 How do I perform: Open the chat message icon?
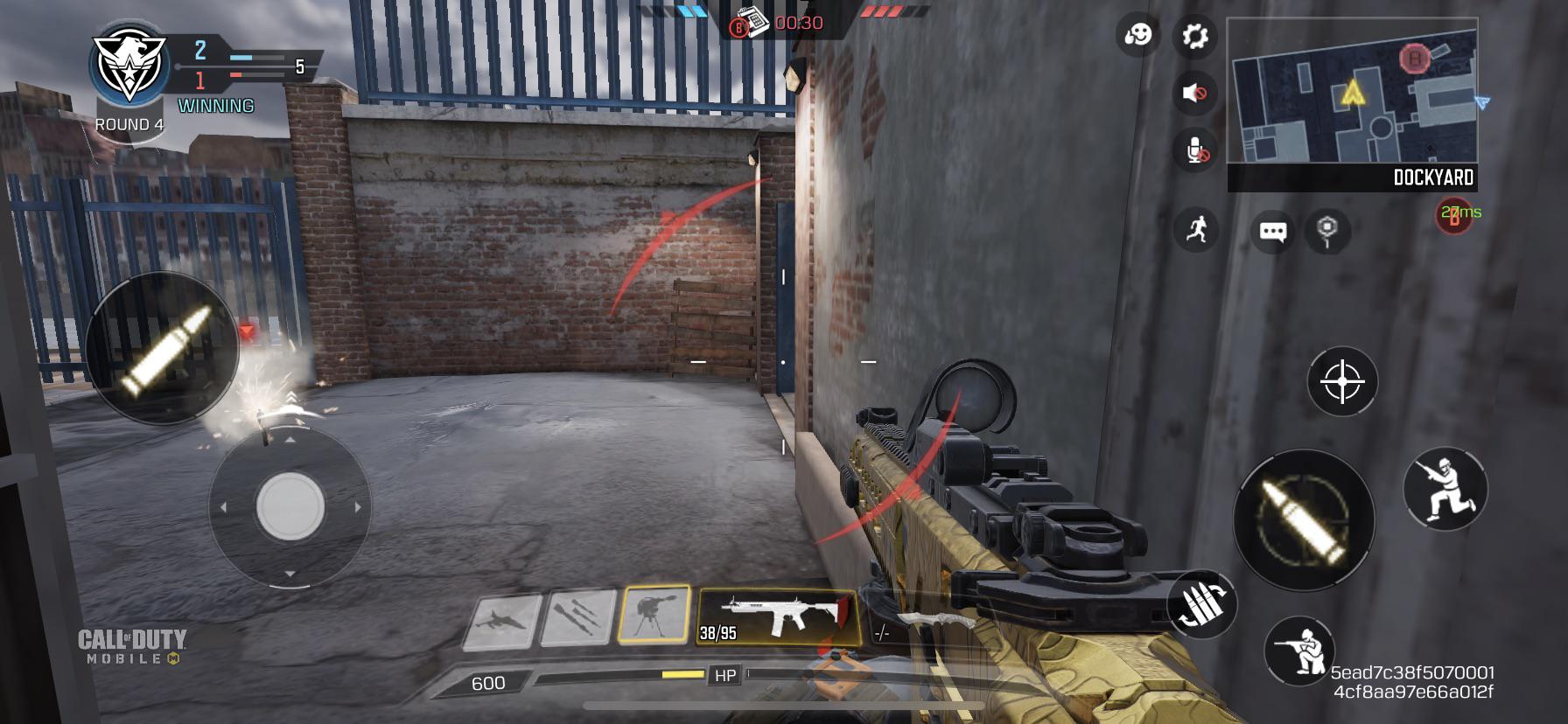pyautogui.click(x=1271, y=230)
